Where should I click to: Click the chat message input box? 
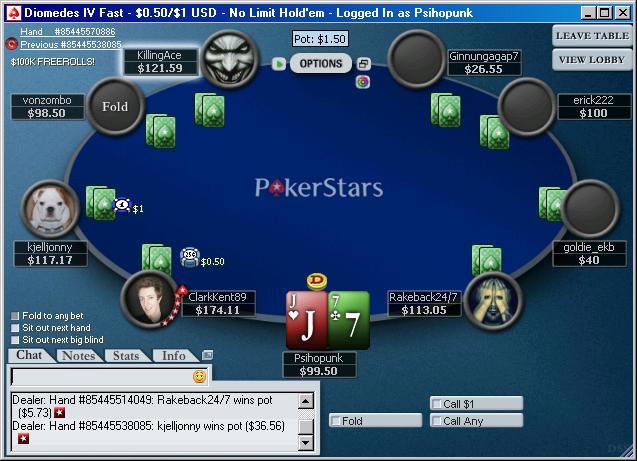[x=100, y=376]
